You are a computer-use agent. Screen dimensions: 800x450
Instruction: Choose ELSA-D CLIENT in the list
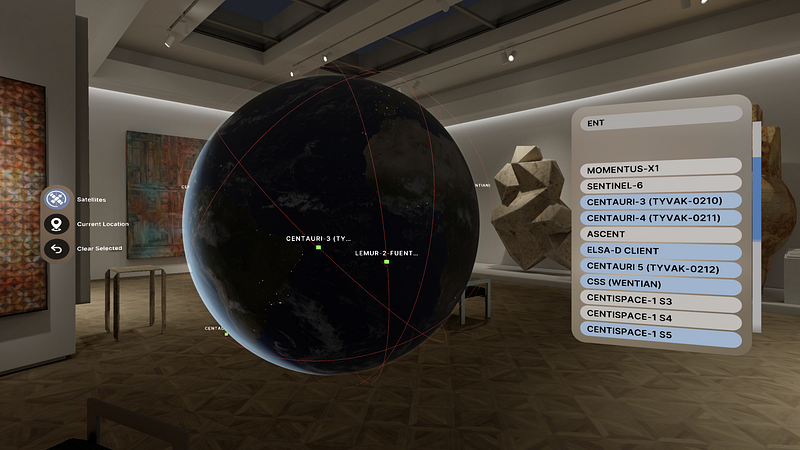tap(660, 252)
